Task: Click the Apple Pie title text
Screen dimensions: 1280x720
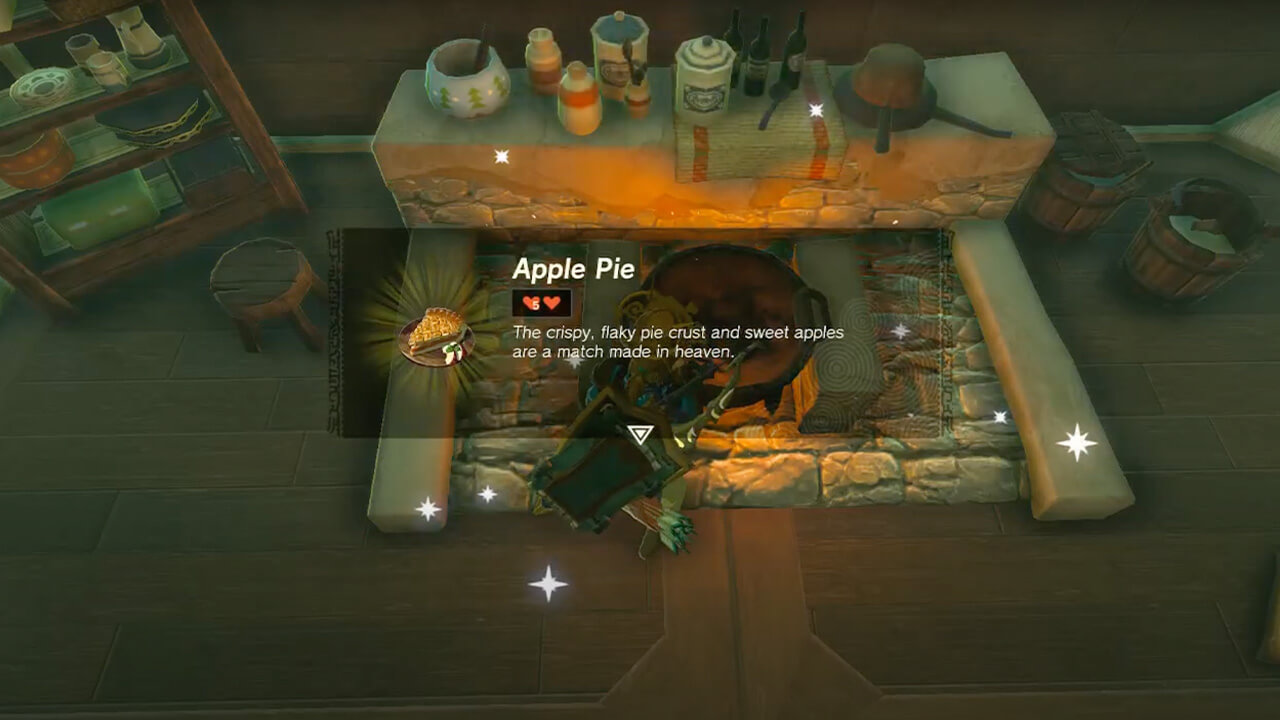Action: 572,270
